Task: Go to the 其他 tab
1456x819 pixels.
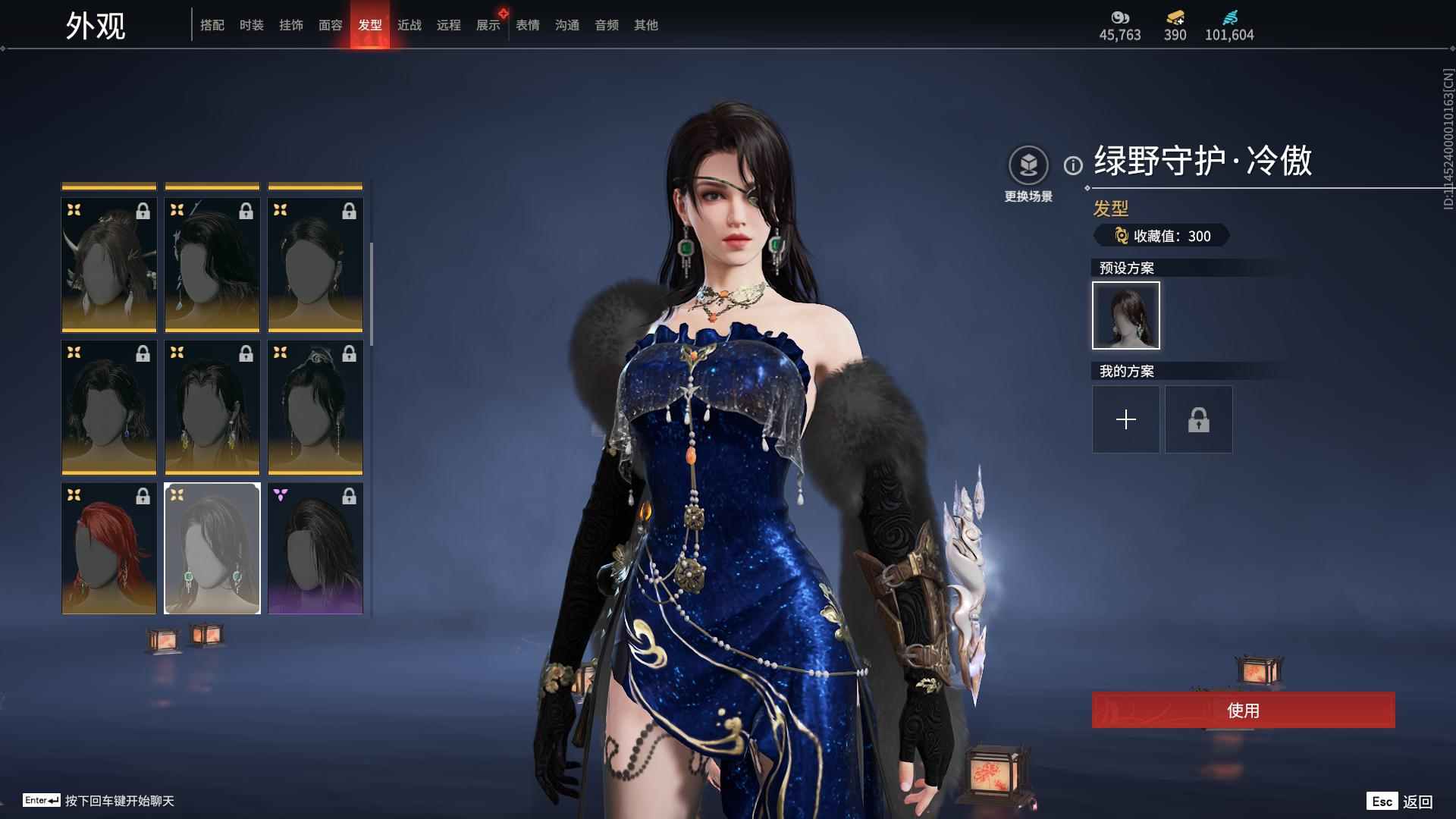Action: coord(646,25)
